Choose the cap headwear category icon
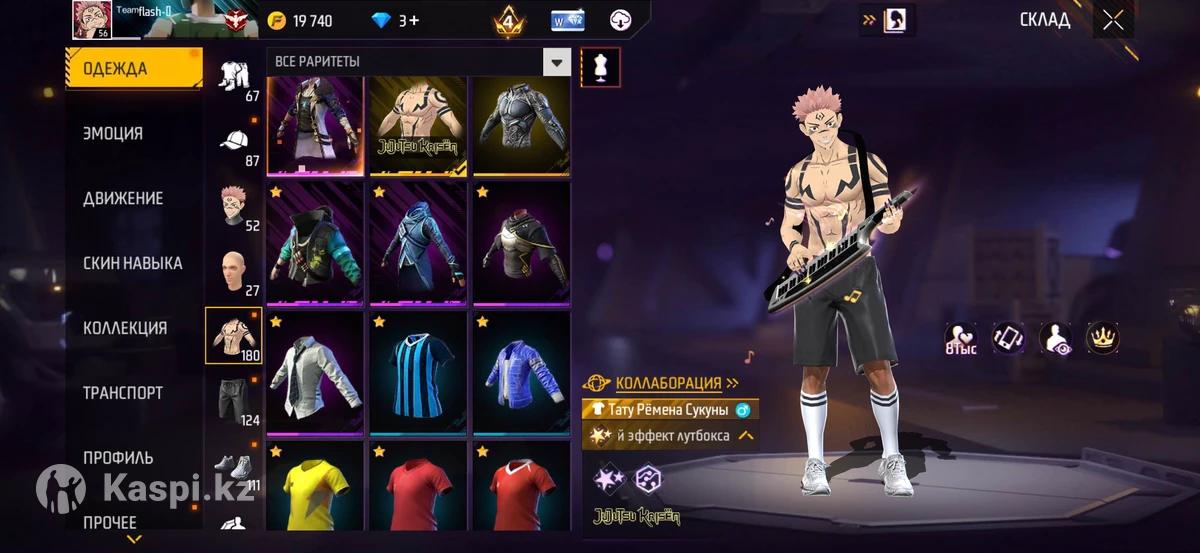Viewport: 1200px width, 553px height. [x=238, y=143]
